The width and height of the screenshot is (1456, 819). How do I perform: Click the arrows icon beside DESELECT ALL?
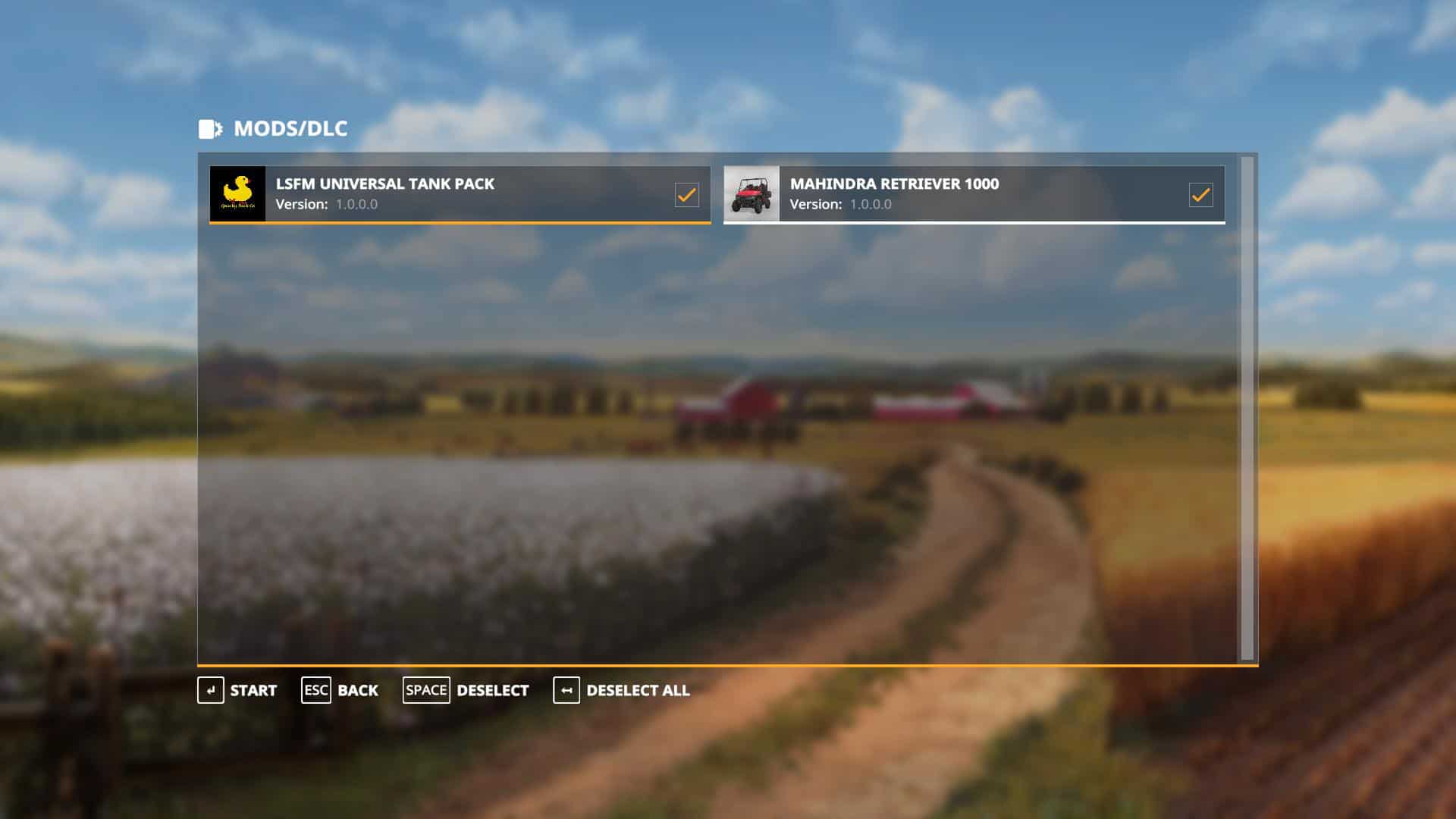tap(565, 690)
